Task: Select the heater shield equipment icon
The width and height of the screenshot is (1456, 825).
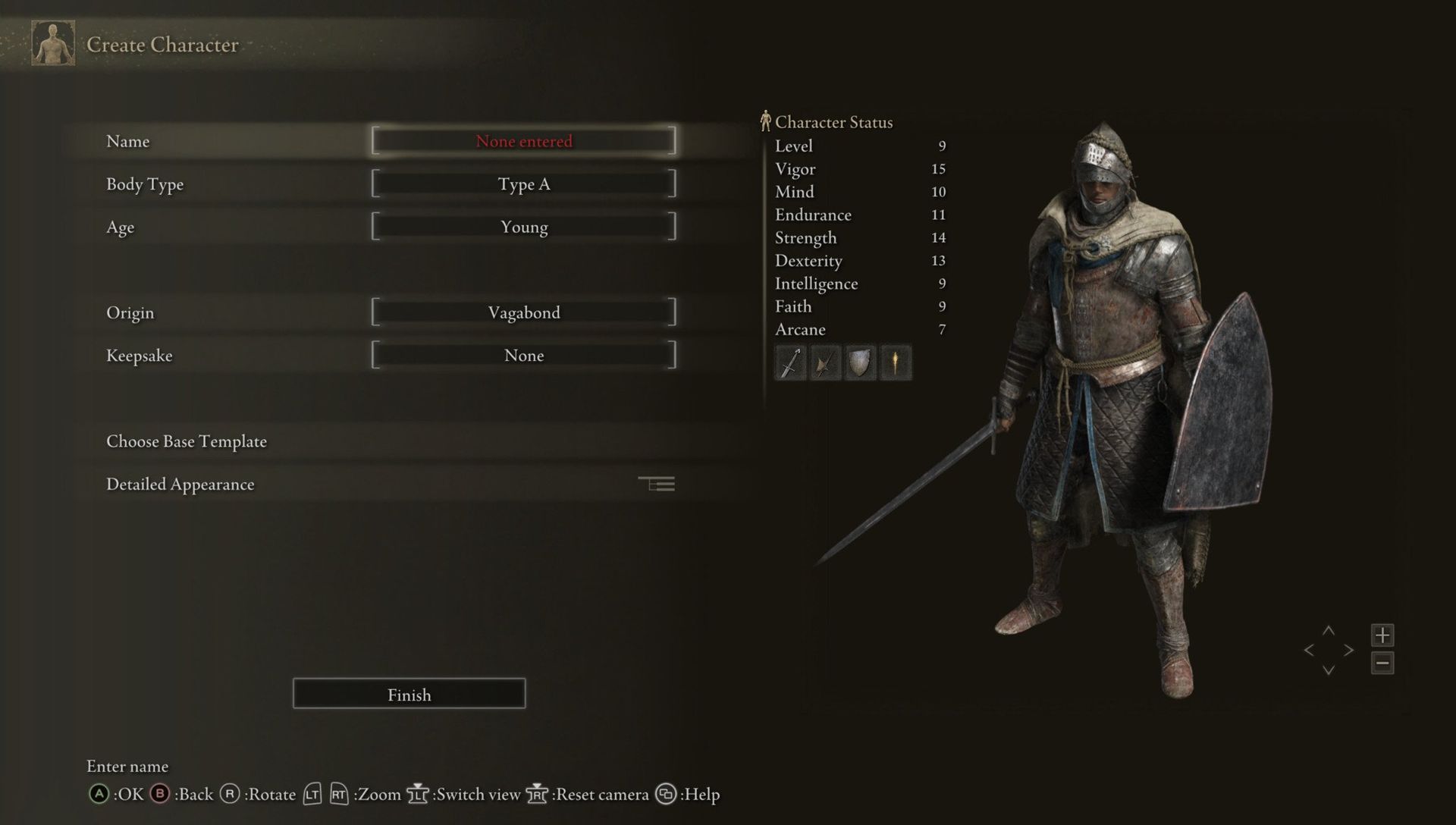Action: pos(859,362)
